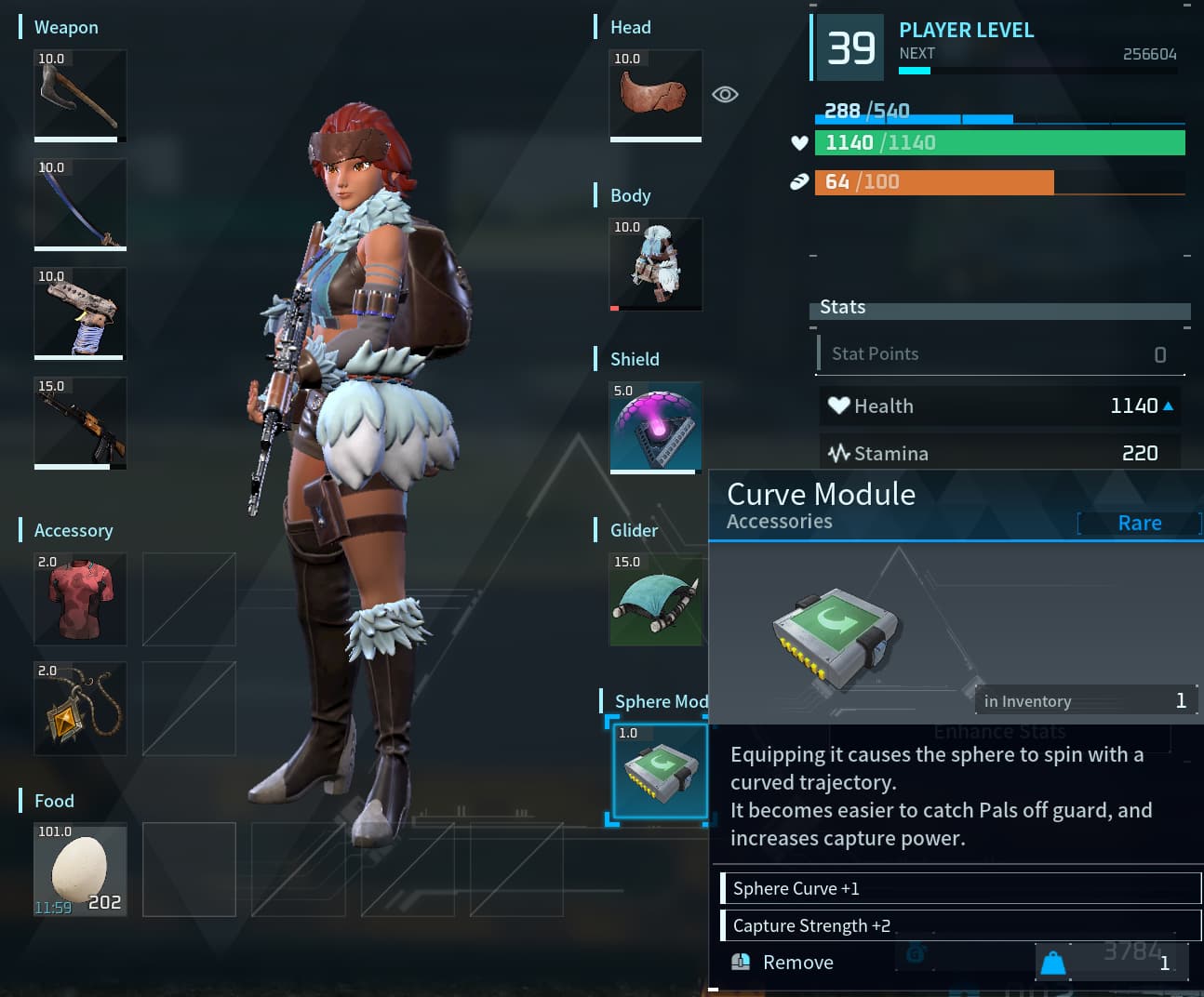This screenshot has height=997, width=1204.
Task: Click the Sphere Curve +1 stat entry
Action: tap(960, 888)
